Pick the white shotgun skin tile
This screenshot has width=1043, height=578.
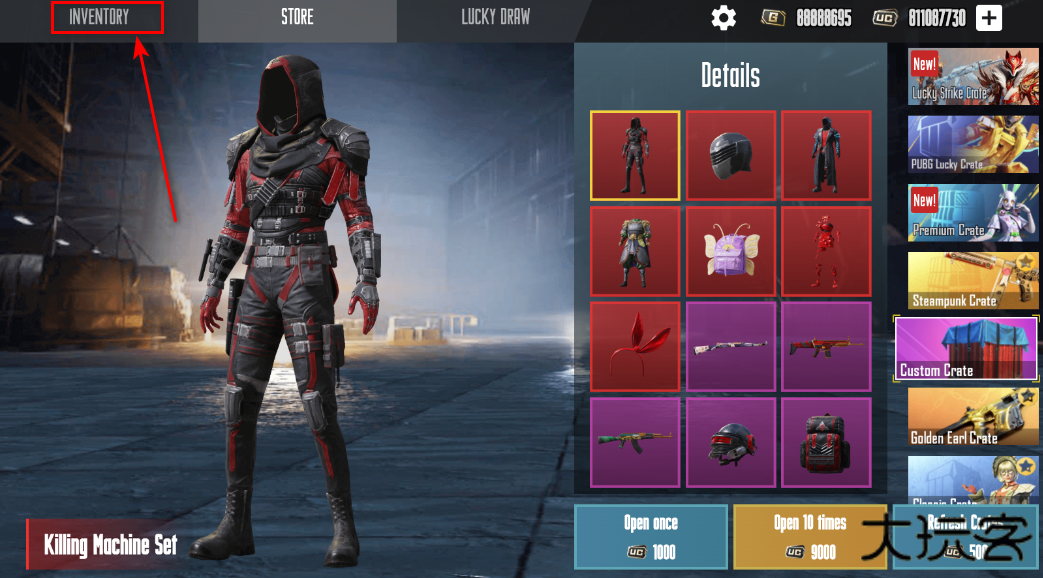[731, 346]
